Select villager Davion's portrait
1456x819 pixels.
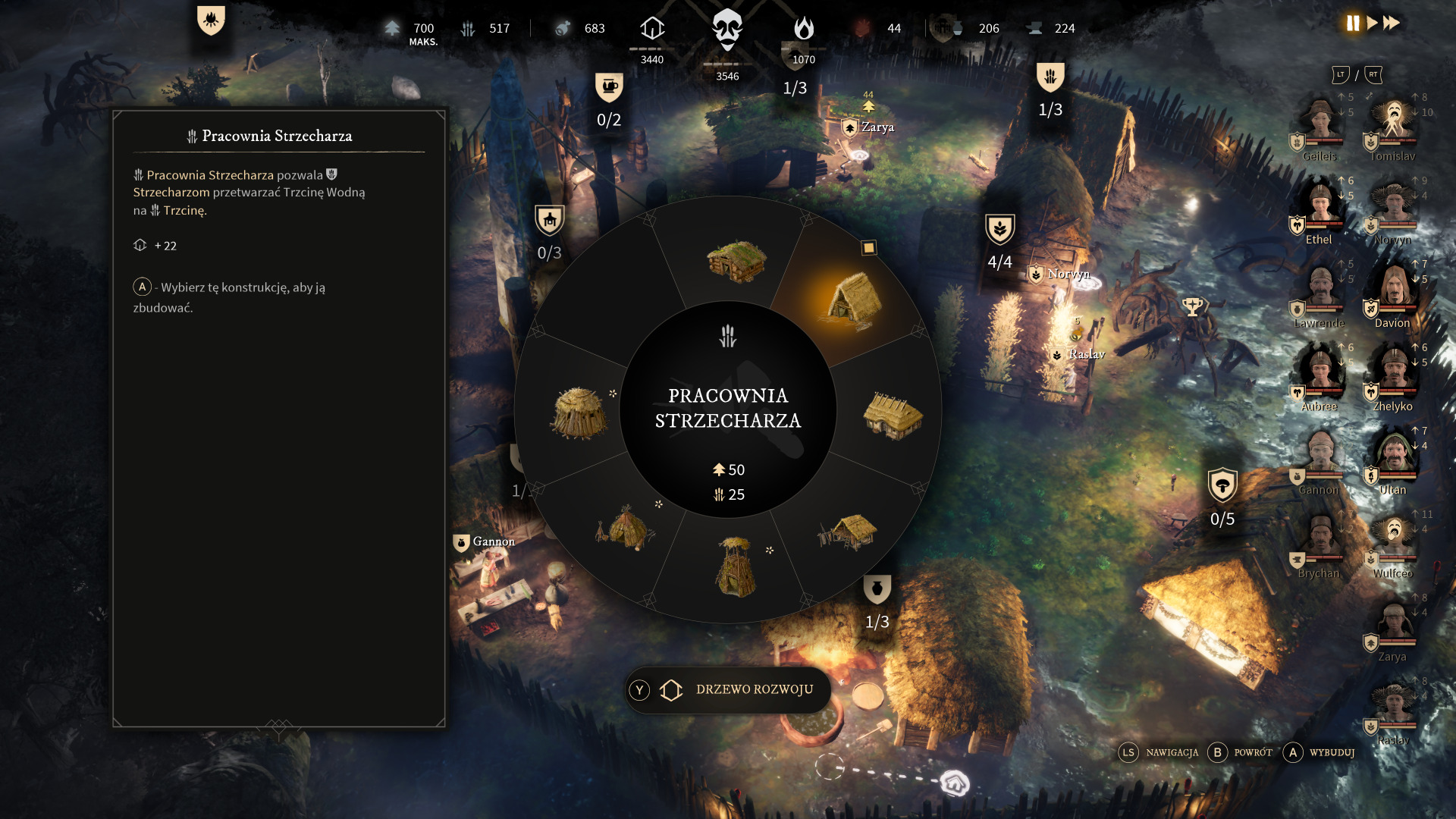tap(1393, 287)
